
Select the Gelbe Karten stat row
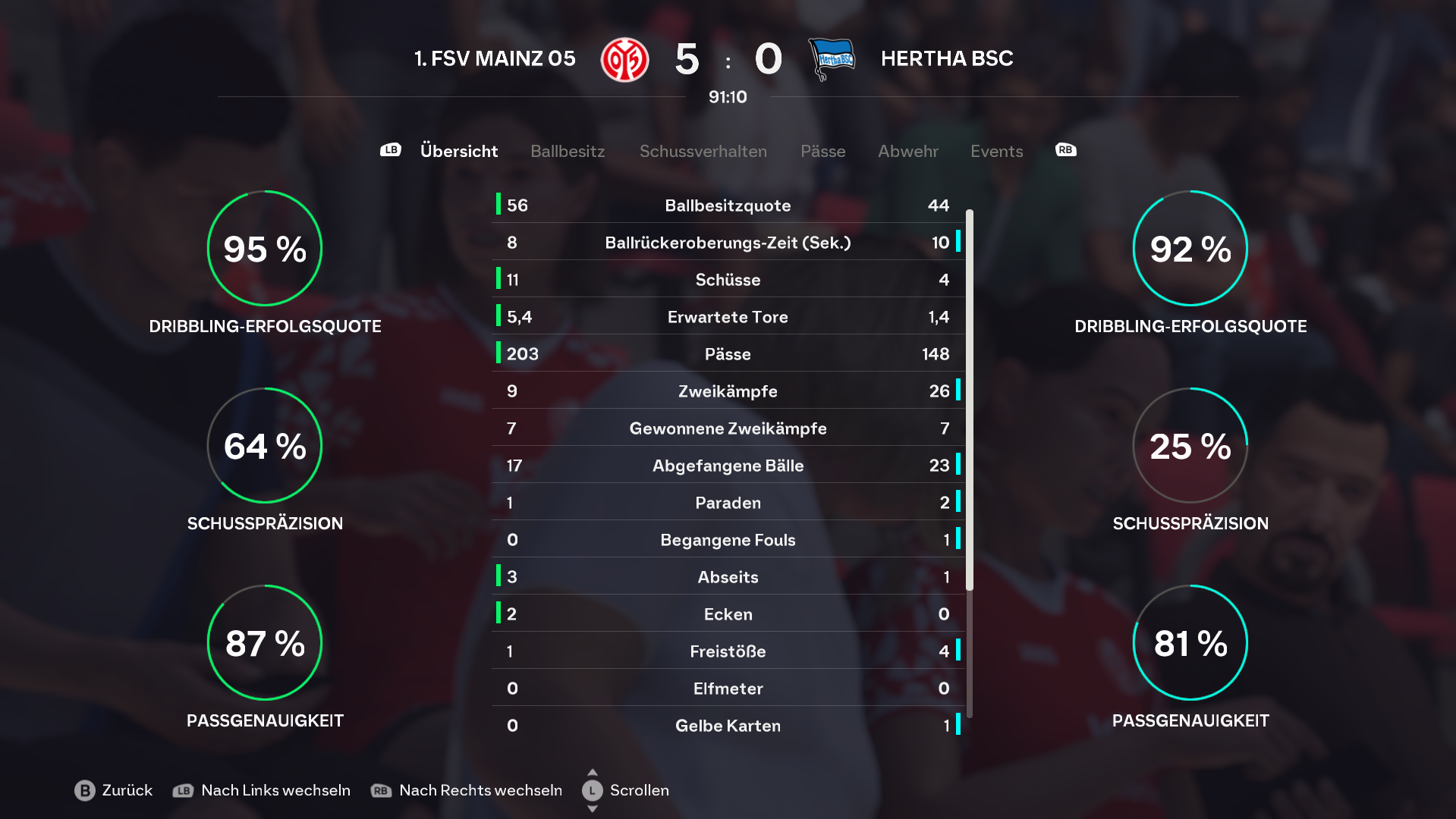tap(728, 726)
